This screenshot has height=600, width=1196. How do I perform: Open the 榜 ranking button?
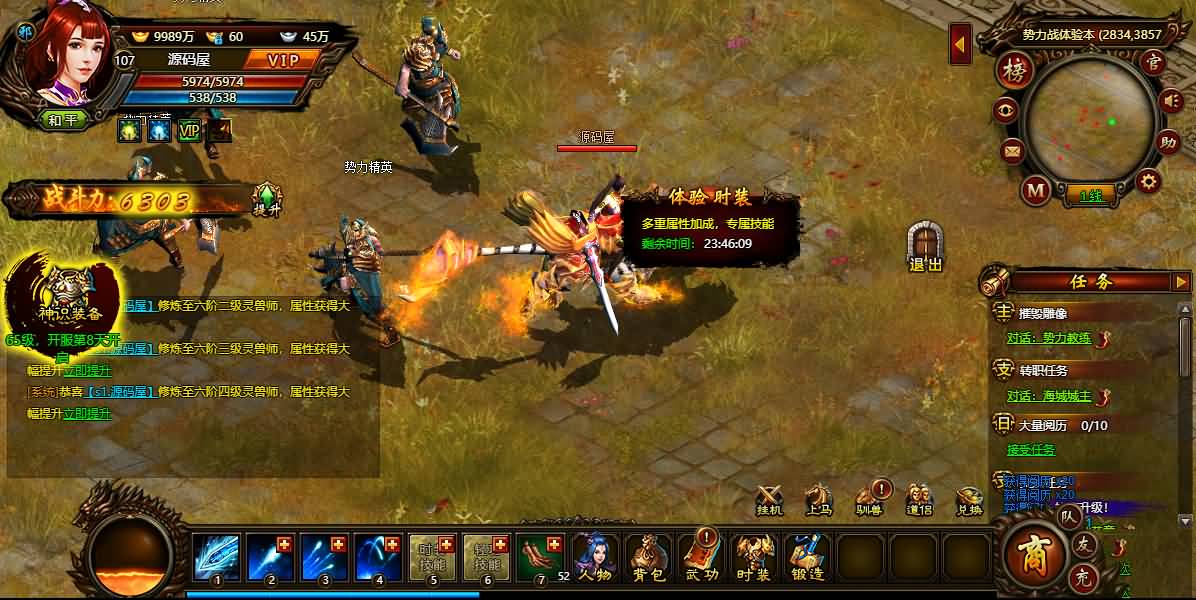point(1016,71)
